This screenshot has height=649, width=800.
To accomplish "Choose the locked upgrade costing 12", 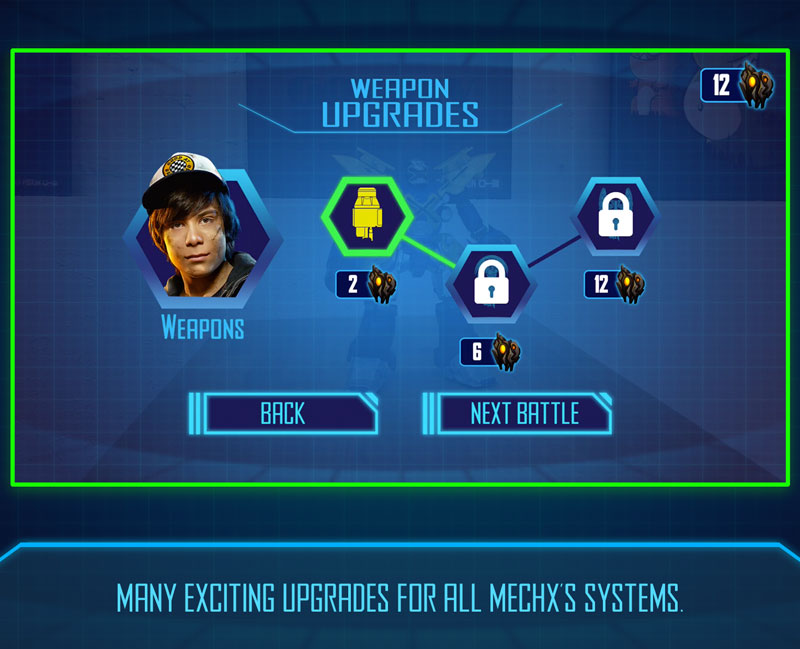I will pos(616,215).
